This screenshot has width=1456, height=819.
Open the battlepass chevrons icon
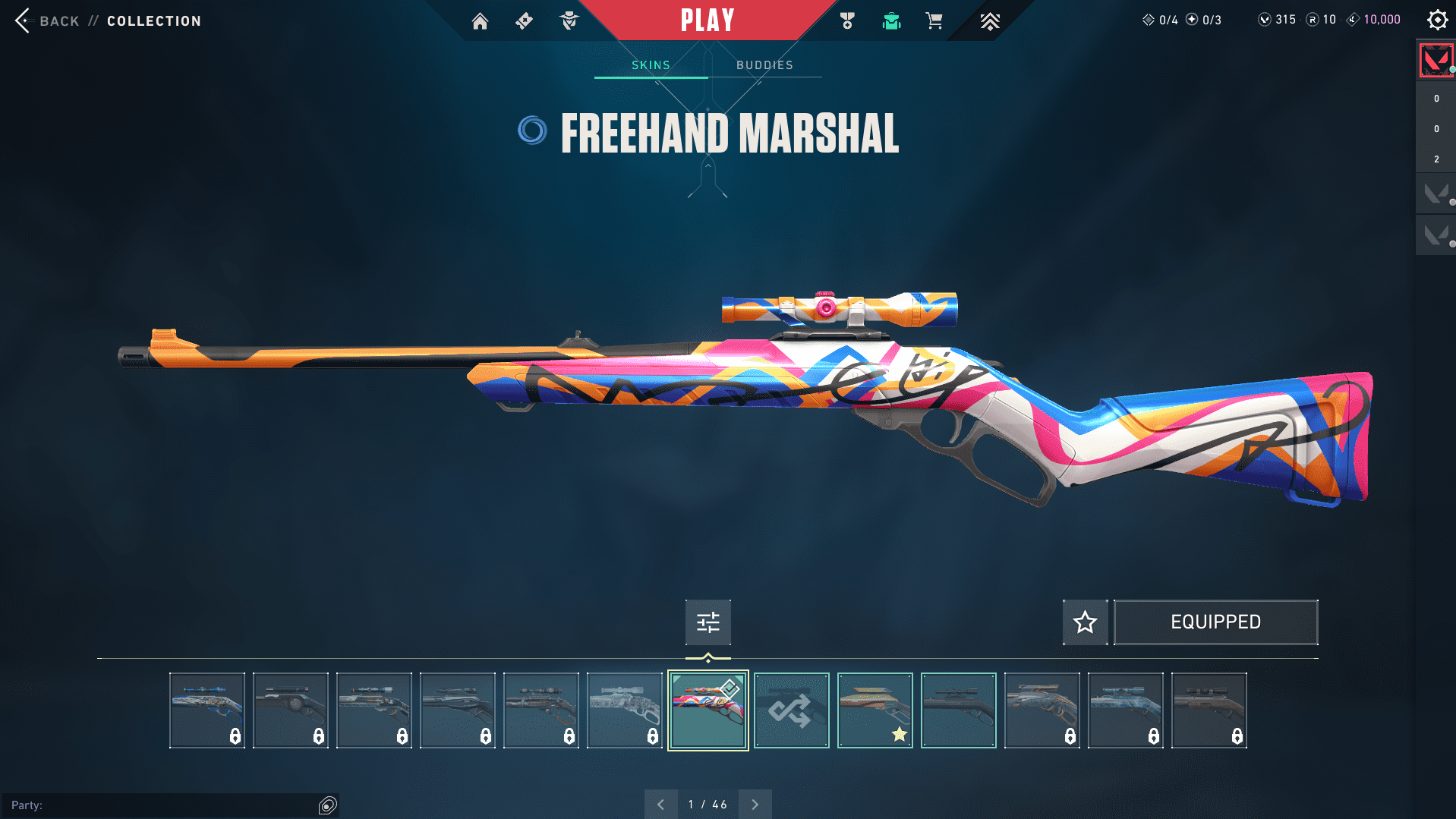point(989,21)
